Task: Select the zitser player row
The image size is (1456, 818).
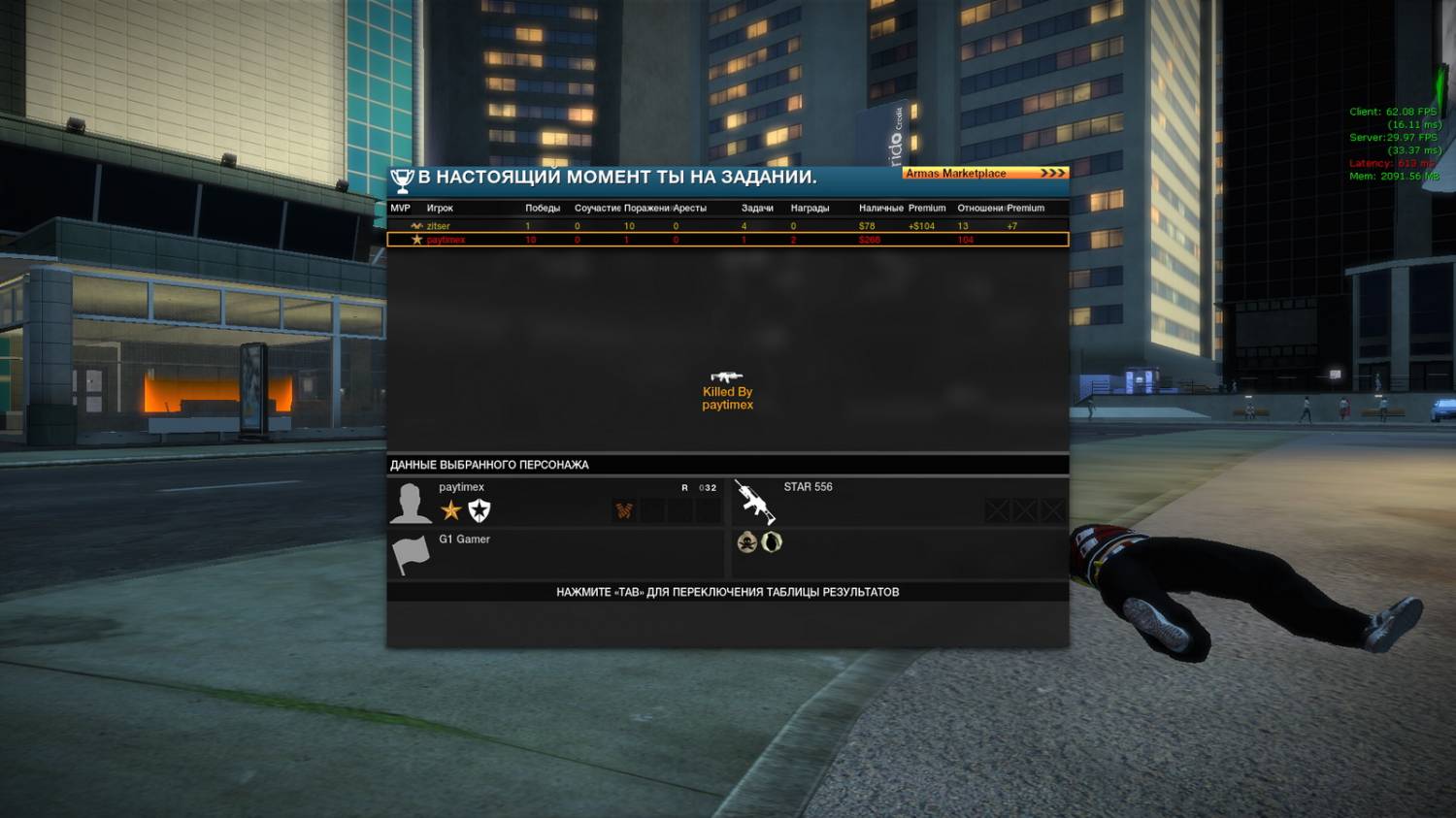Action: (727, 226)
